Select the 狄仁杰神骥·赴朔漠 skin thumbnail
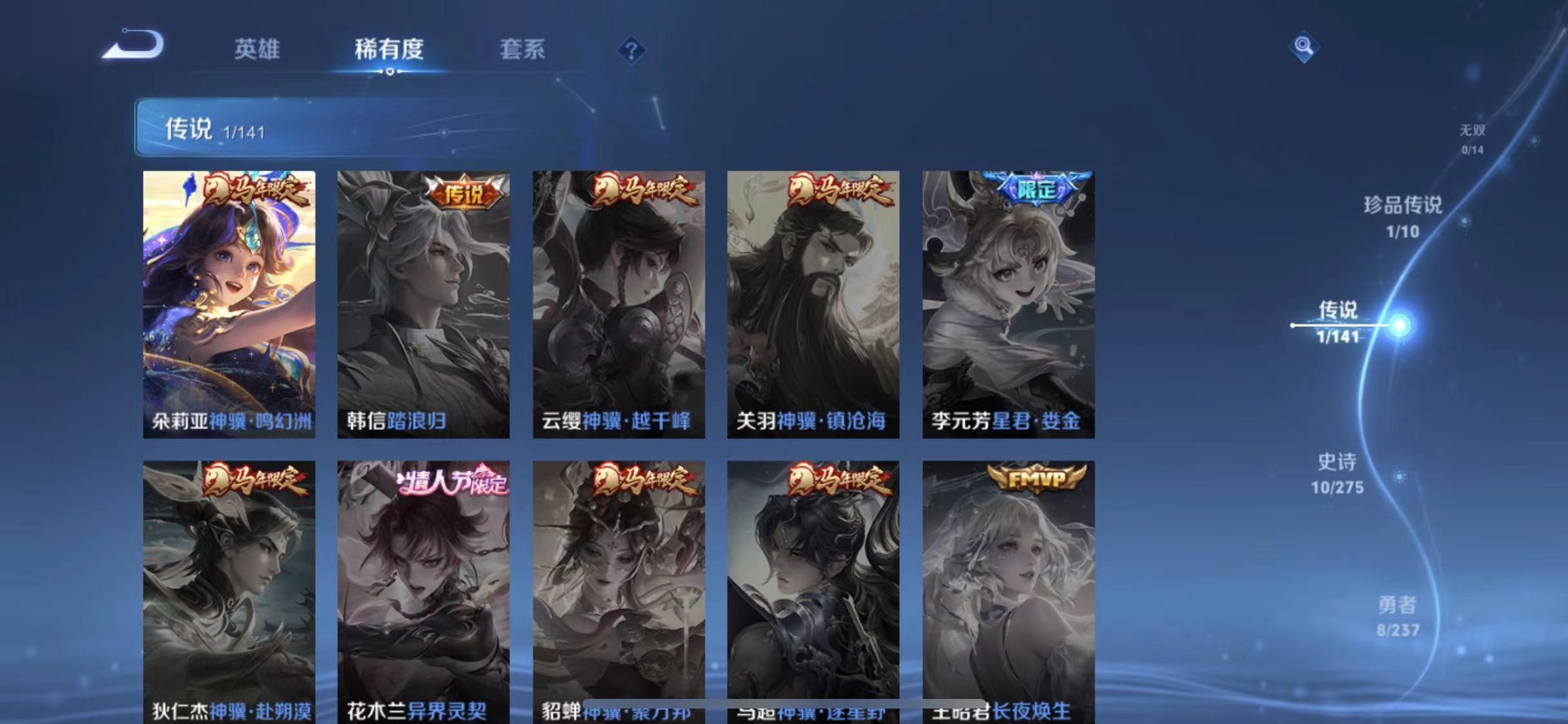The height and width of the screenshot is (724, 1568). click(229, 579)
